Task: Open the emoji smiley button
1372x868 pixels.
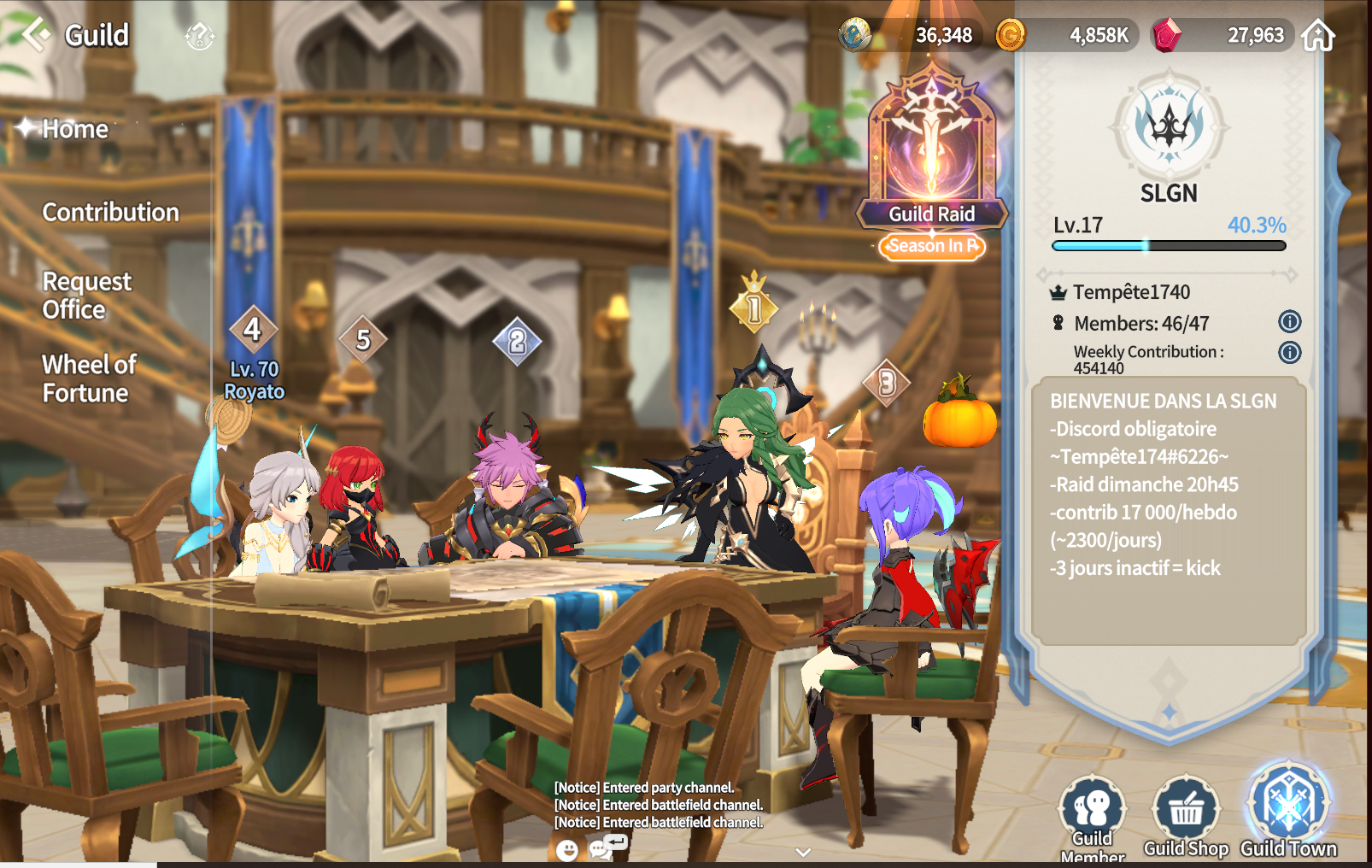Action: [x=566, y=849]
